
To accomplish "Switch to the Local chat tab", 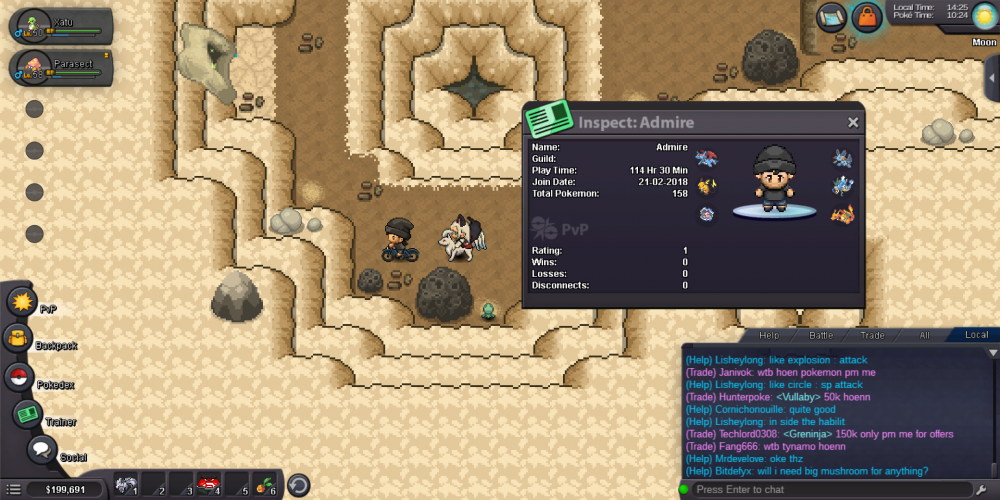I will click(x=975, y=335).
